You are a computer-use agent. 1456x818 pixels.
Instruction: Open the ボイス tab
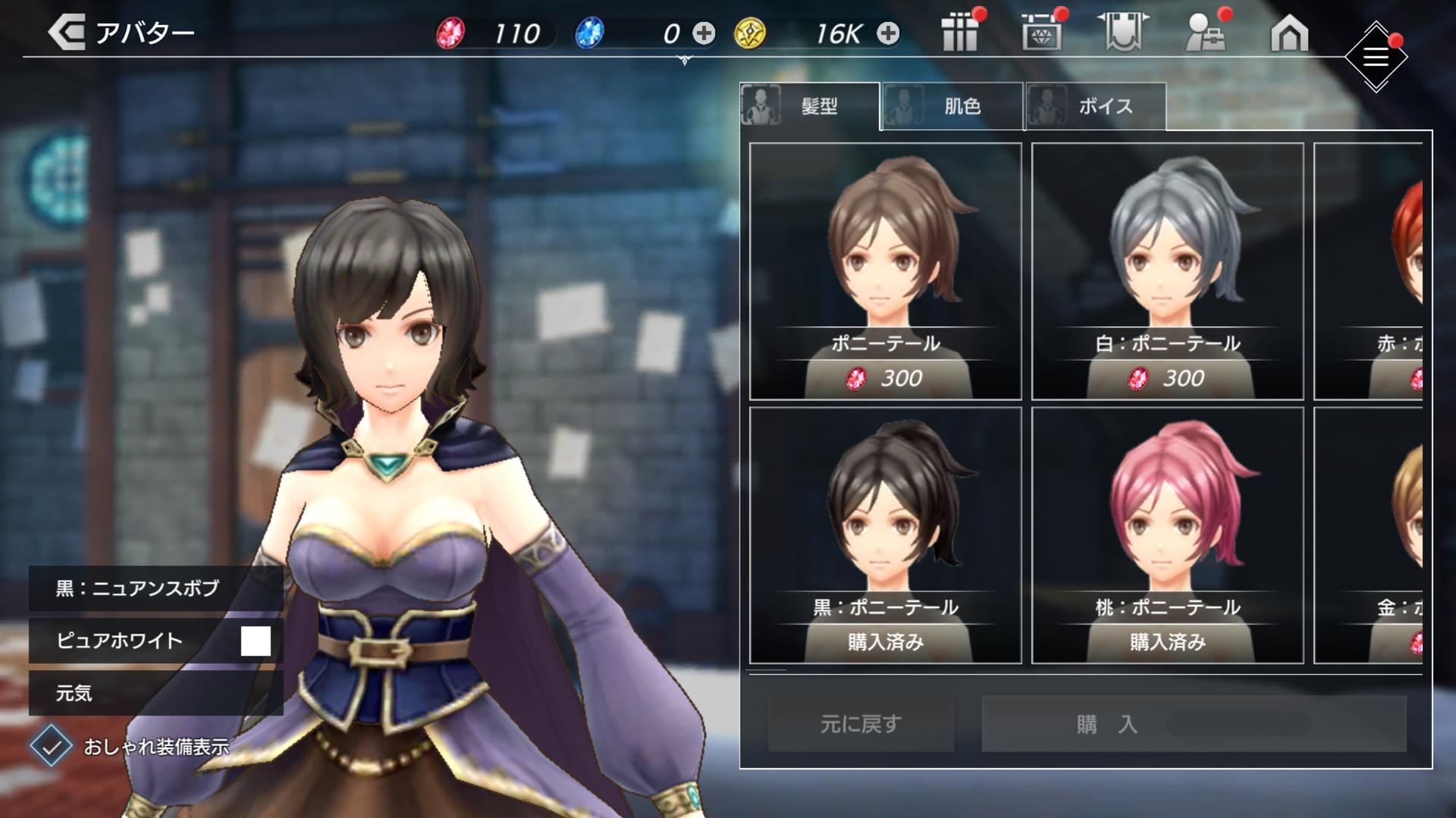[x=1095, y=106]
